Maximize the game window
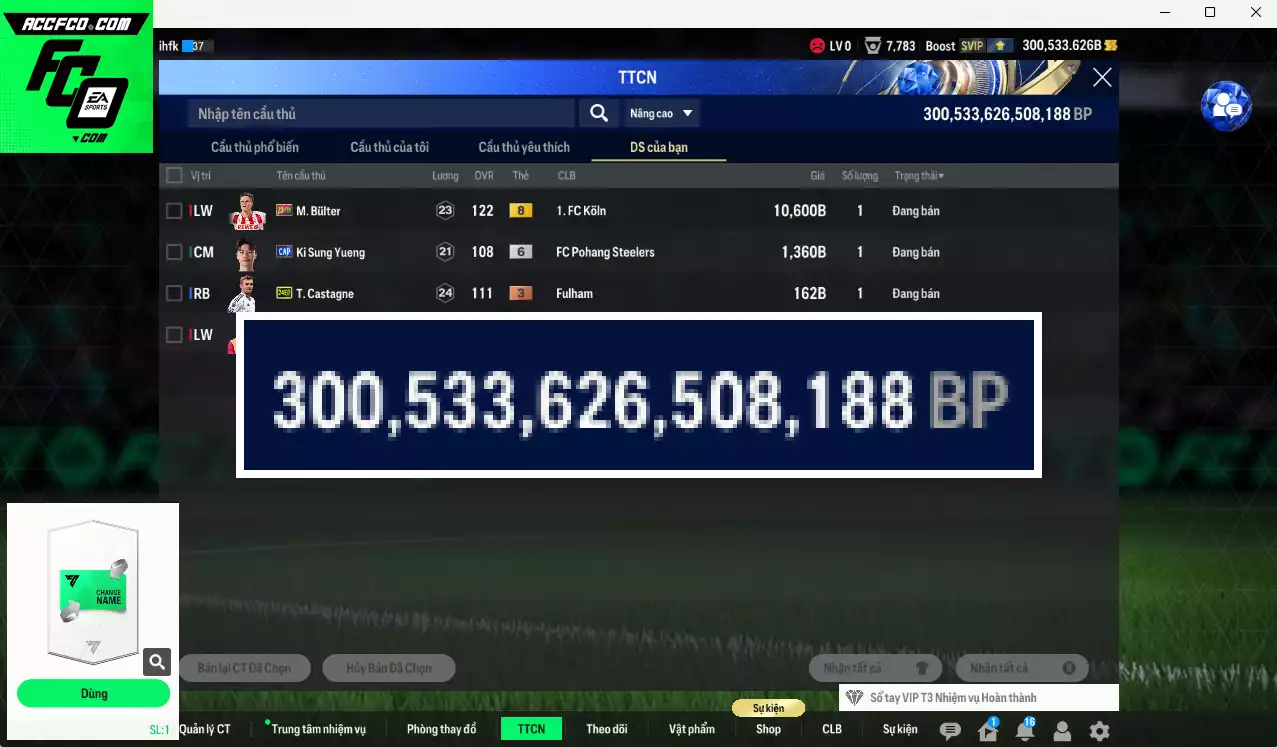Viewport: 1277px width, 747px height. (1210, 13)
